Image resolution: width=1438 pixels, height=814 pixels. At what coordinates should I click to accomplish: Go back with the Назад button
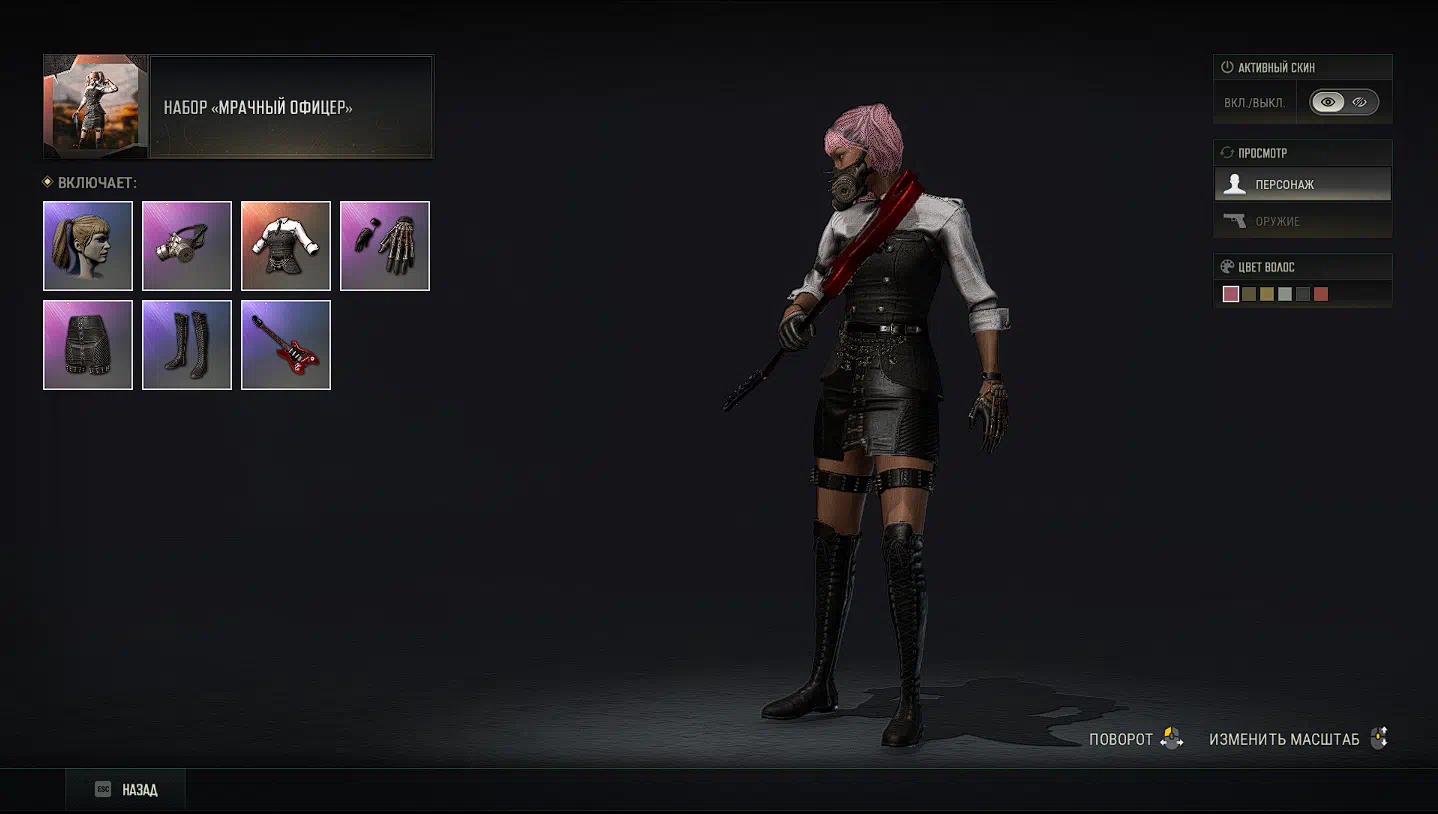coord(126,790)
